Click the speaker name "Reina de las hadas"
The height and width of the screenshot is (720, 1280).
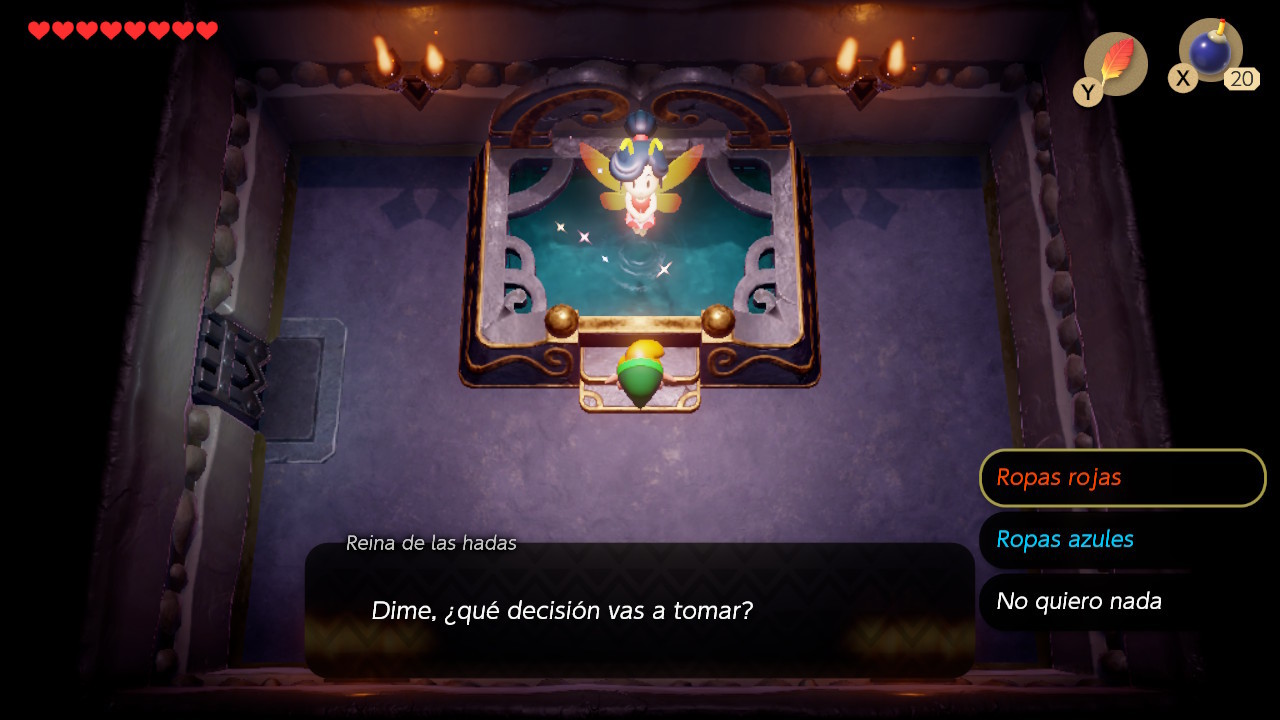(430, 543)
